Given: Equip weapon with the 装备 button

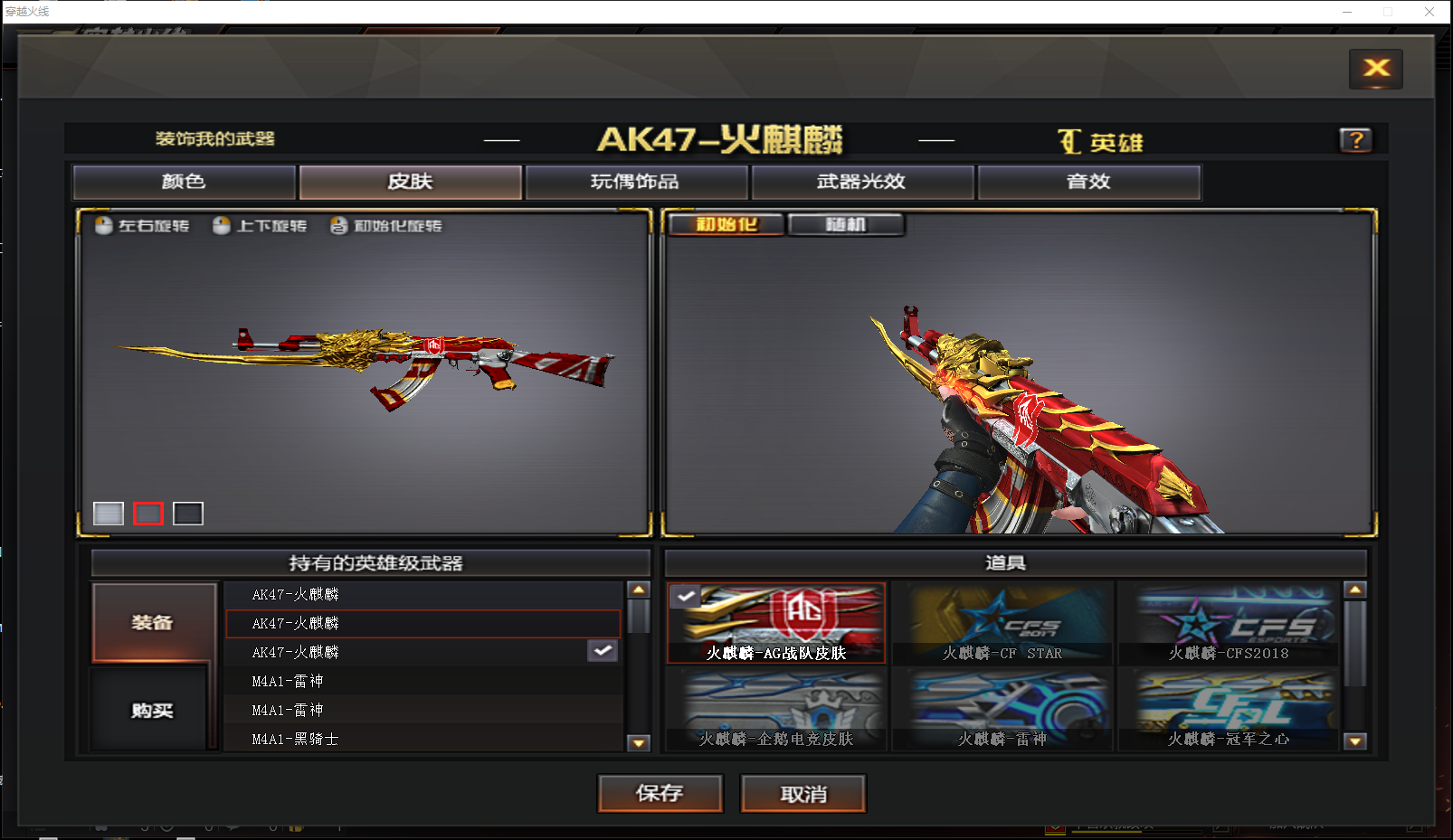Looking at the screenshot, I should click(x=153, y=622).
